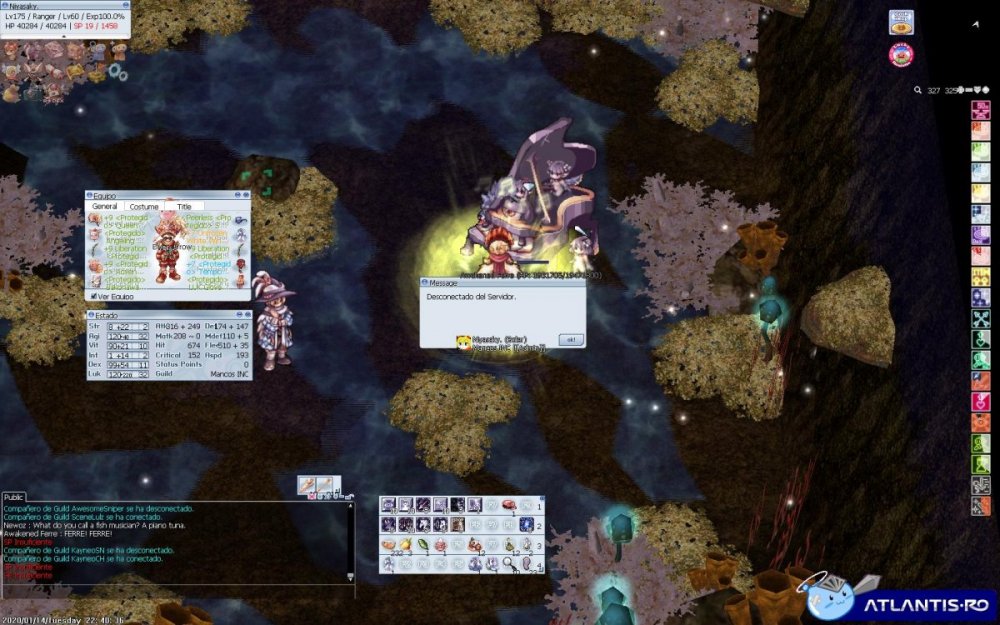Screen dimensions: 1000x625
Task: Toggle the Ver Equipo checkbox
Action: coord(93,296)
